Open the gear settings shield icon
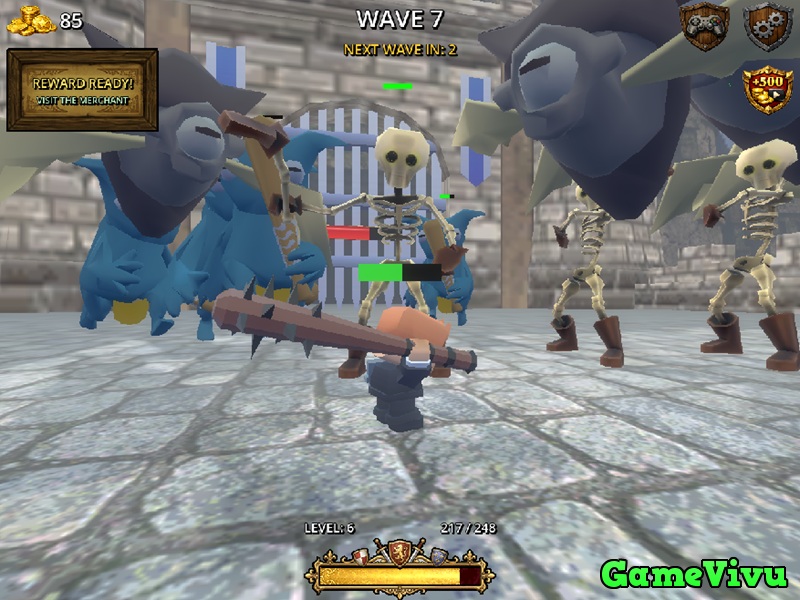 767,26
